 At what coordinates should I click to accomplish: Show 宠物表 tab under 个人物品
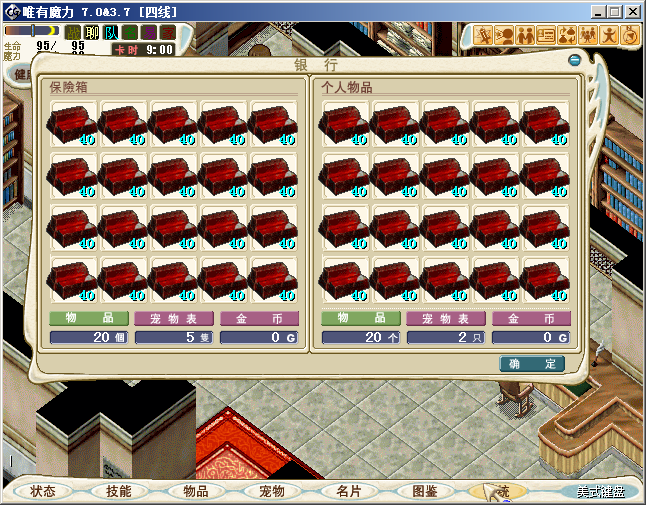tap(445, 318)
